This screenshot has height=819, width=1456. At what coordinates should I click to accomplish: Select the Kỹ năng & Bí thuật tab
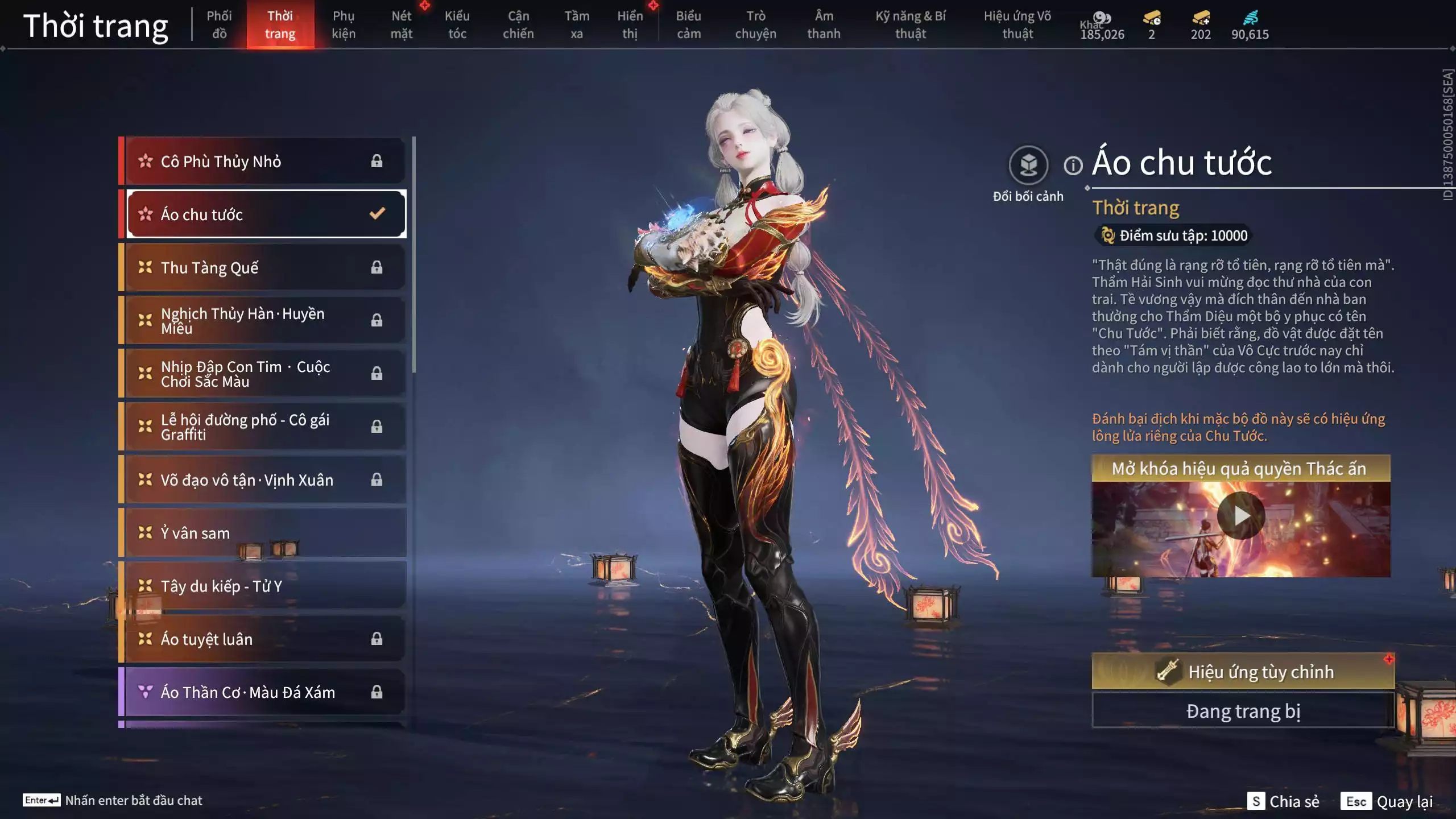coord(911,24)
